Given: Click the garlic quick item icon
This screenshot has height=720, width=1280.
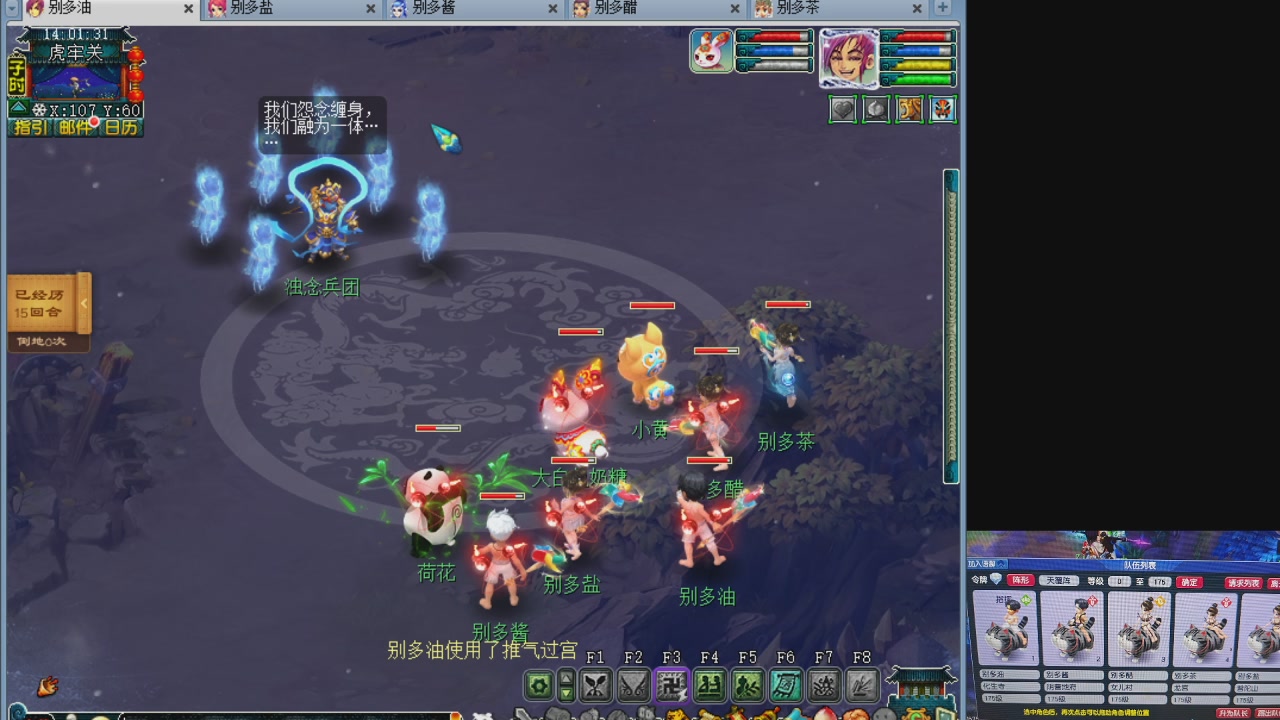Looking at the screenshot, I should tap(877, 108).
